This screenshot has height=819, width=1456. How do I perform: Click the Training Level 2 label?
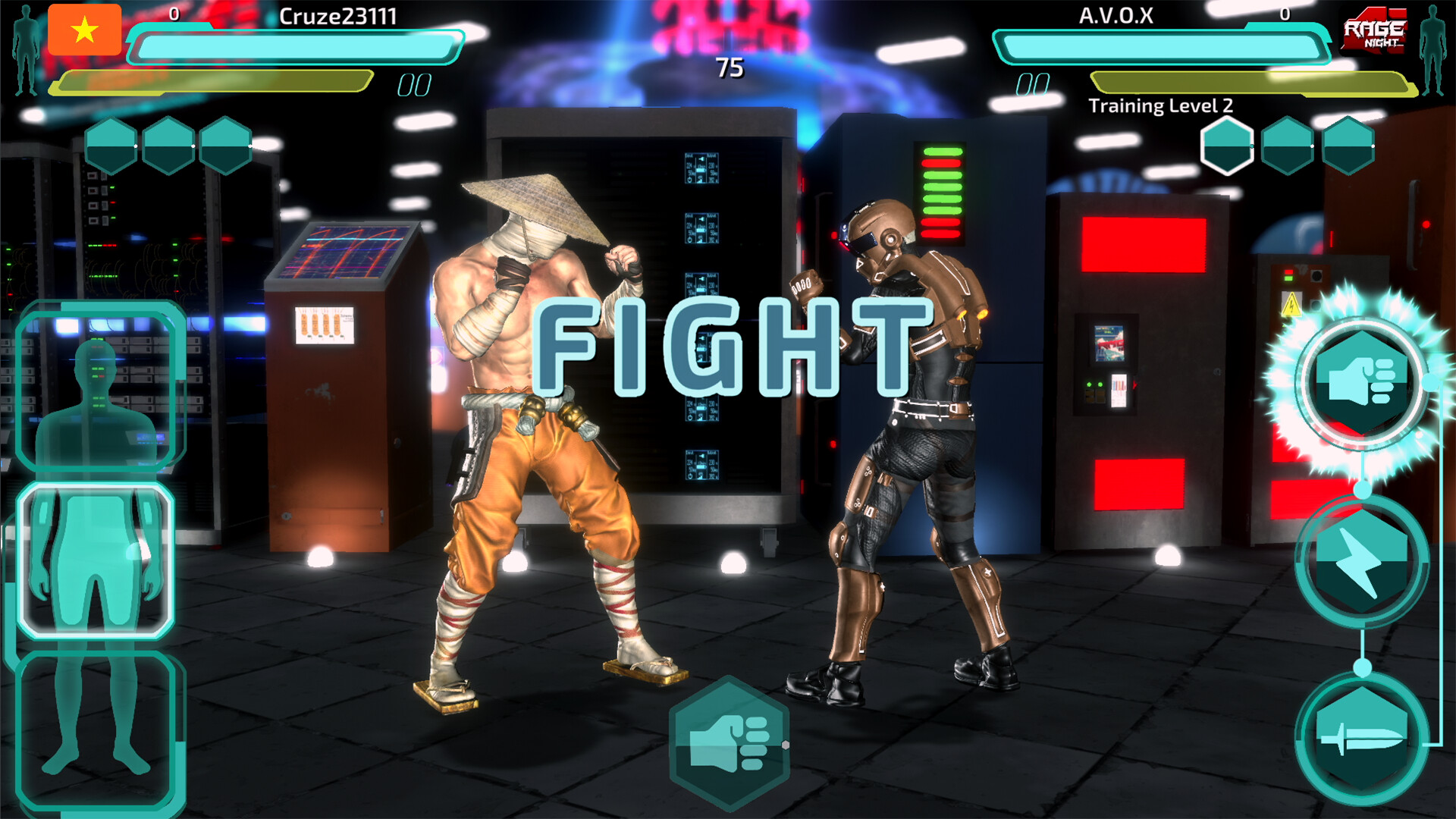[1162, 106]
